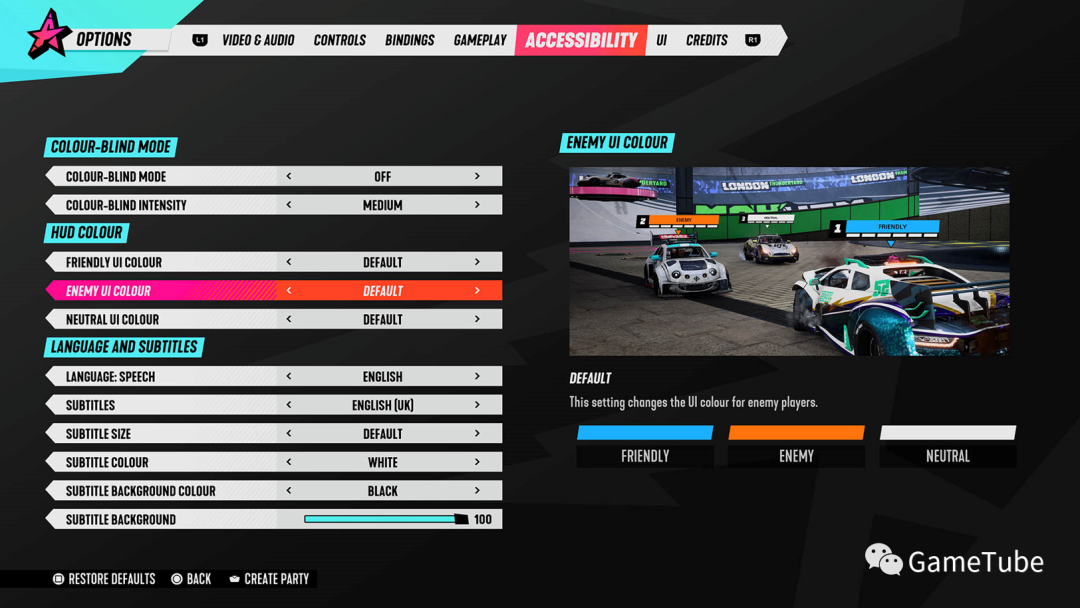Image resolution: width=1080 pixels, height=608 pixels.
Task: Select the Gameplay tab
Action: pos(480,40)
